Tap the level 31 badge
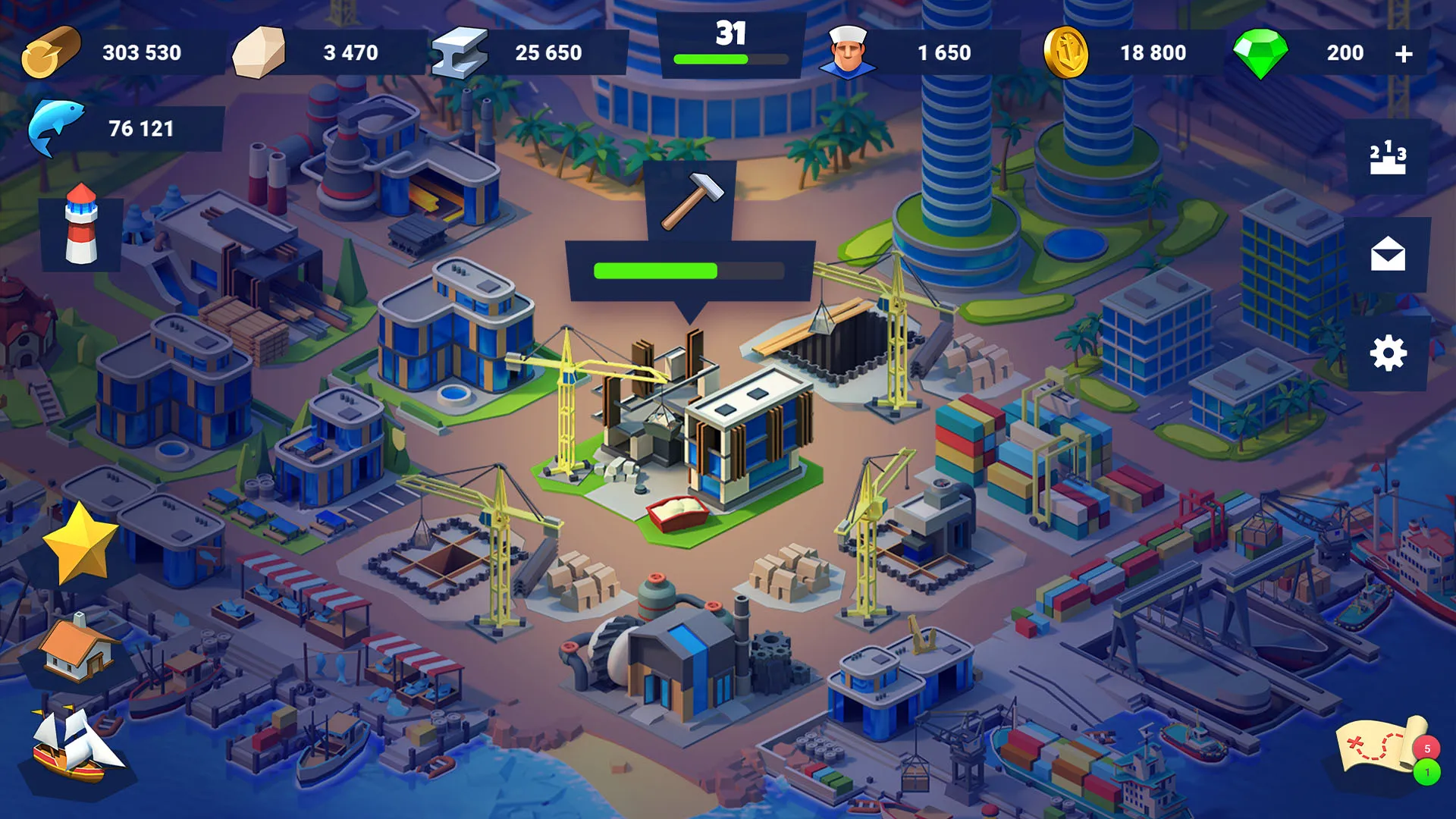 coord(730,32)
